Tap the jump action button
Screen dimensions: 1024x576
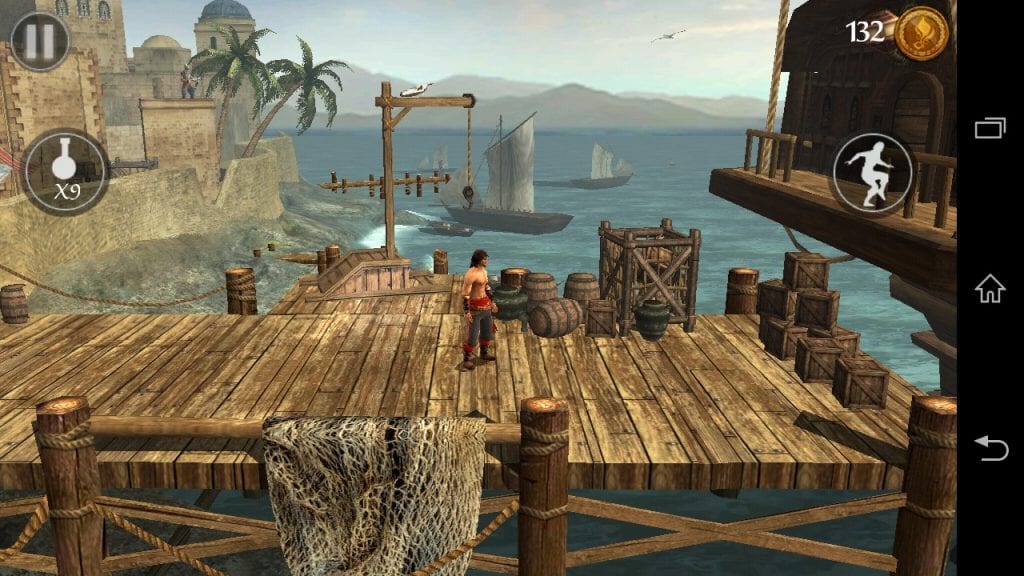(873, 173)
